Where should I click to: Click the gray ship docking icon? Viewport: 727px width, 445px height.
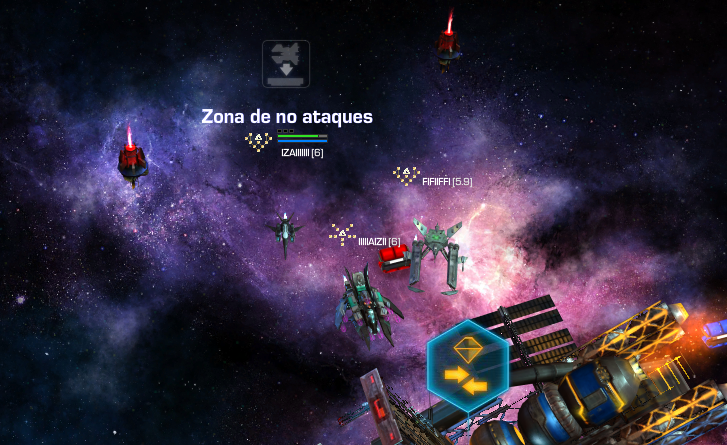[x=286, y=62]
